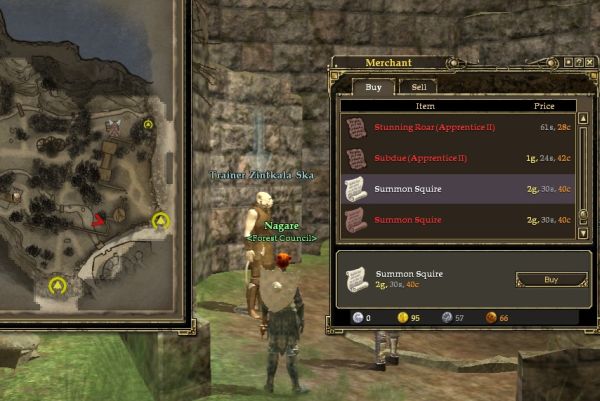
Task: Sort the list by Price header
Action: (x=545, y=105)
